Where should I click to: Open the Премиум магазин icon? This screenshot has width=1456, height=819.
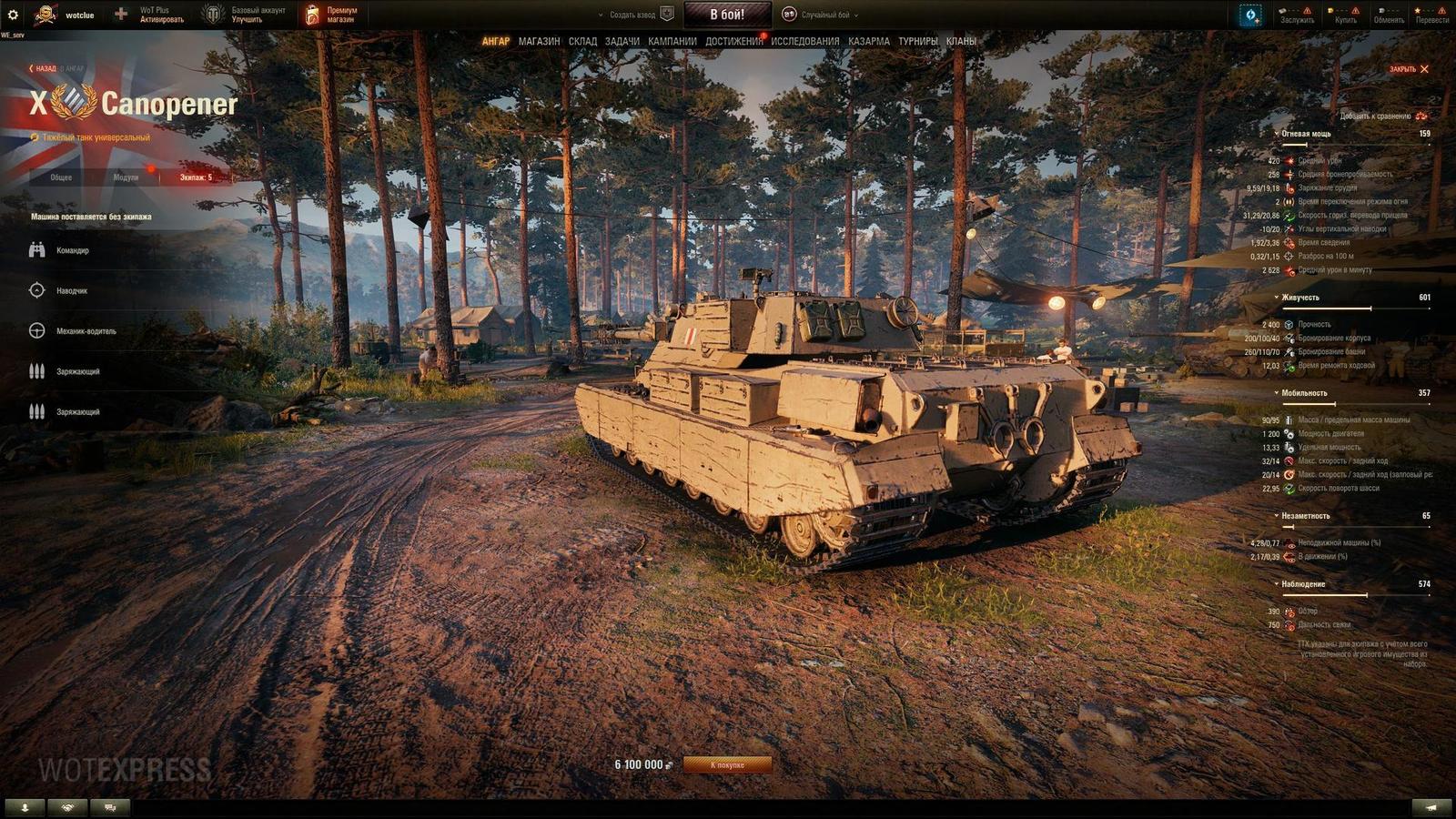tap(314, 14)
